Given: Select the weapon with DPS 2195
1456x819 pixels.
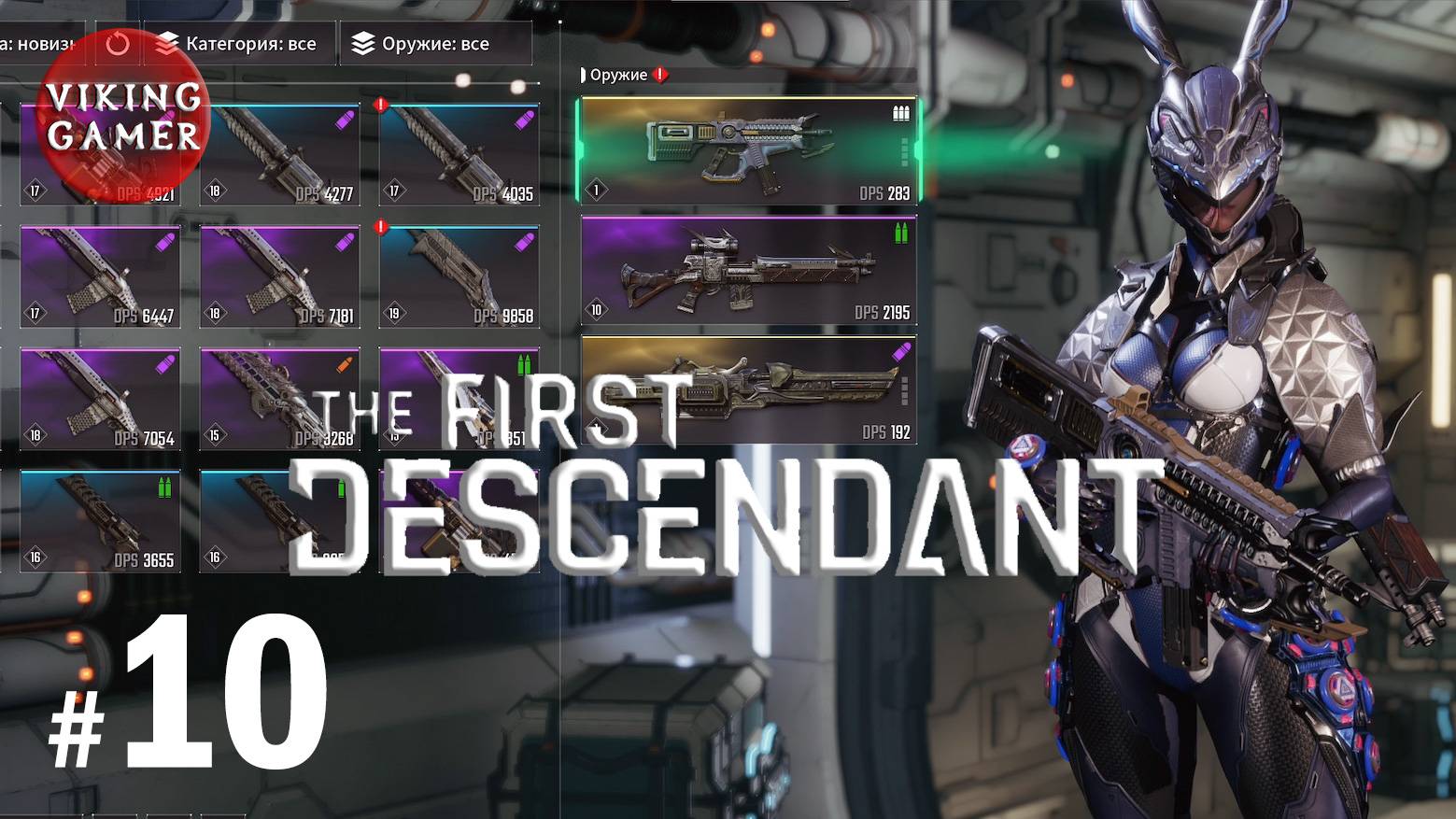Looking at the screenshot, I should (747, 271).
